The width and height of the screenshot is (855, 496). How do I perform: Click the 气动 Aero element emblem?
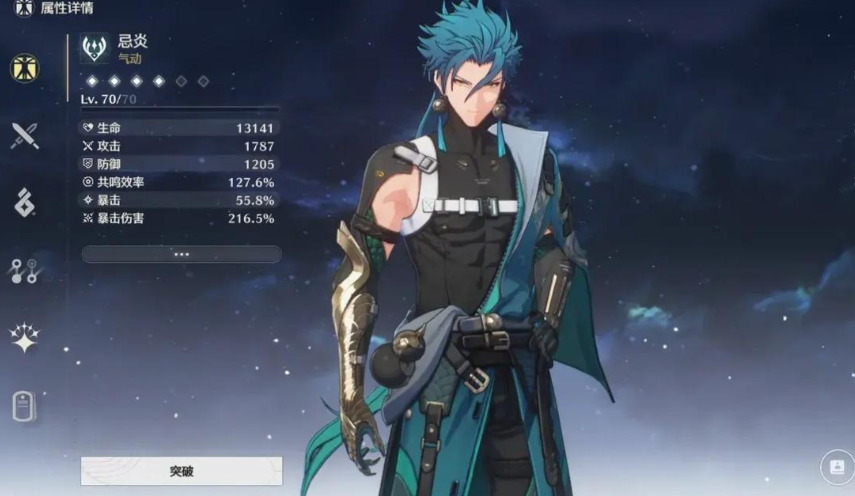pyautogui.click(x=95, y=48)
